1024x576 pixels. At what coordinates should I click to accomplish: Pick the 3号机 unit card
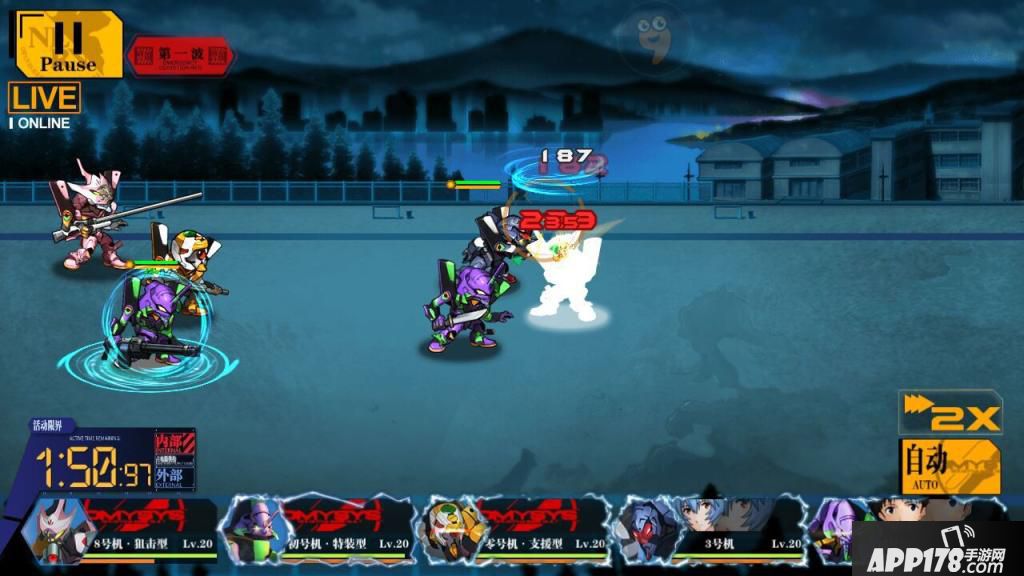pos(706,529)
